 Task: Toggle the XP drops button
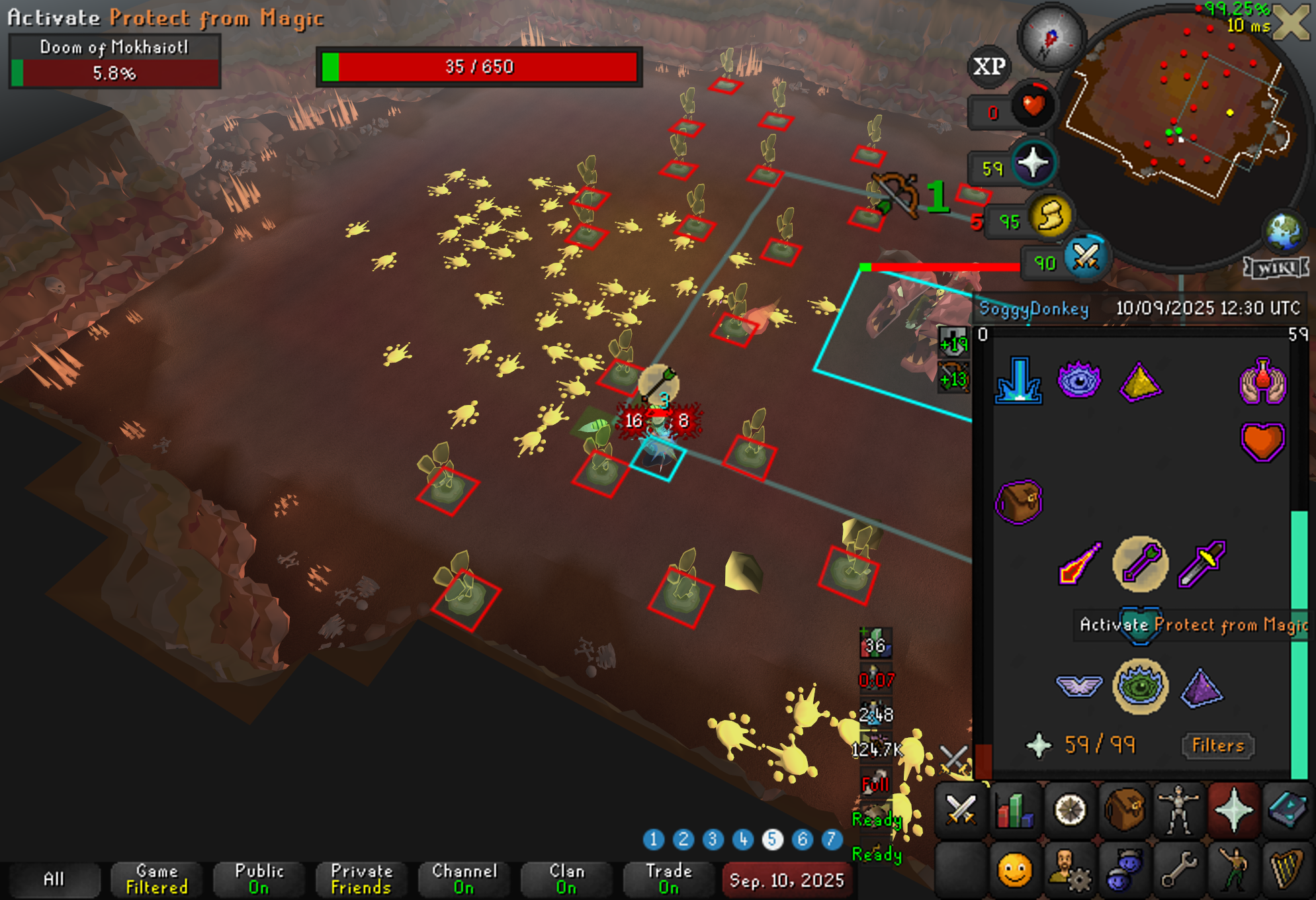(x=989, y=66)
